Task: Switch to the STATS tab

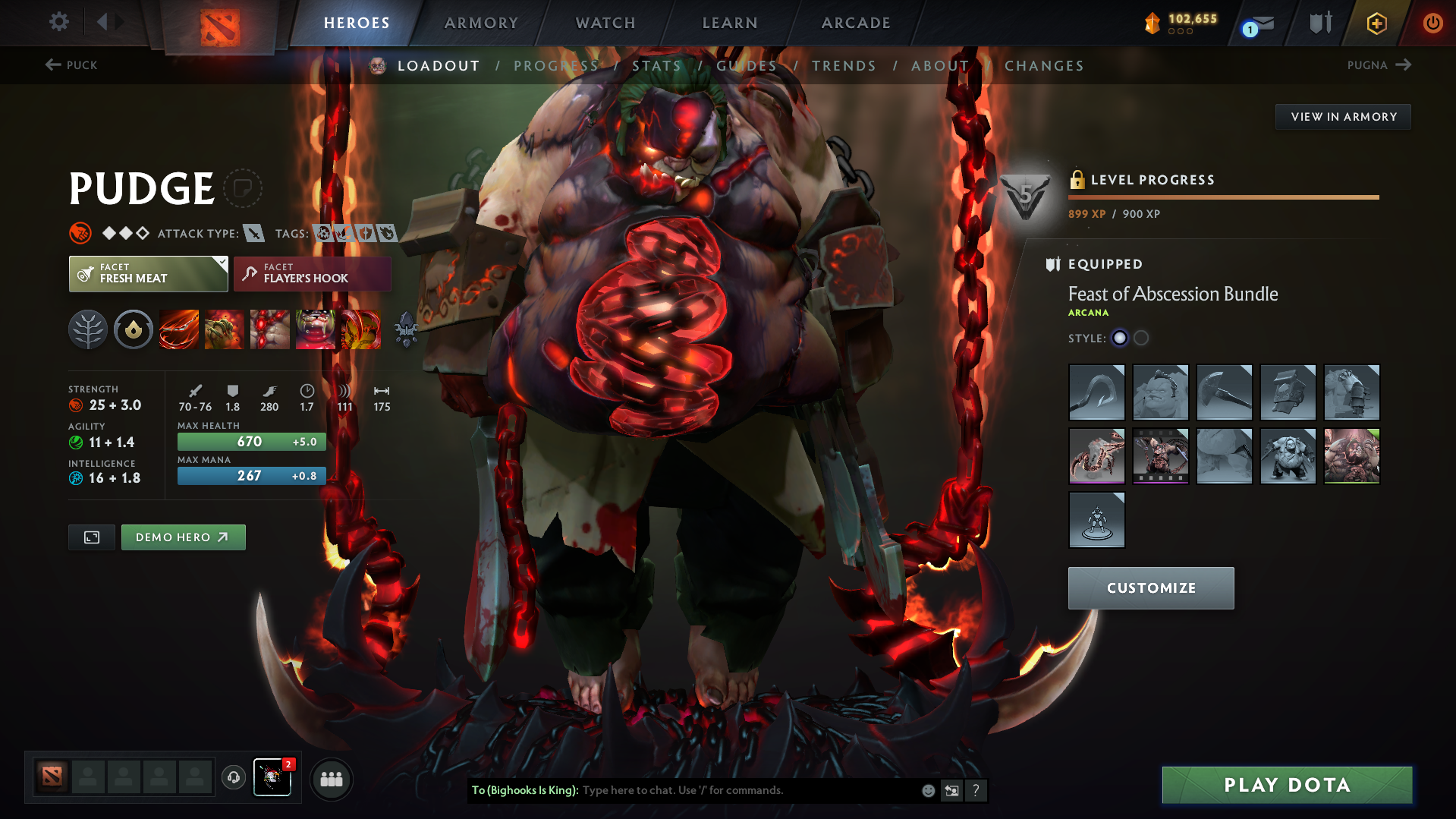Action: coord(657,66)
